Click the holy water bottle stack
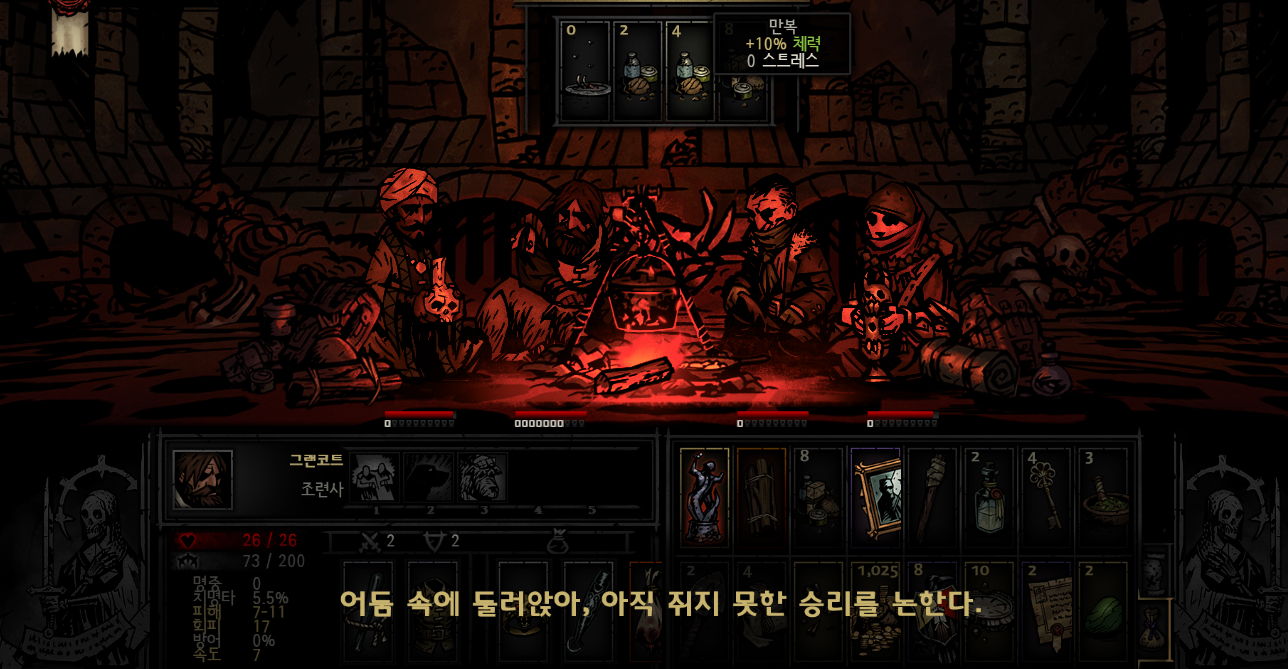 coord(989,496)
